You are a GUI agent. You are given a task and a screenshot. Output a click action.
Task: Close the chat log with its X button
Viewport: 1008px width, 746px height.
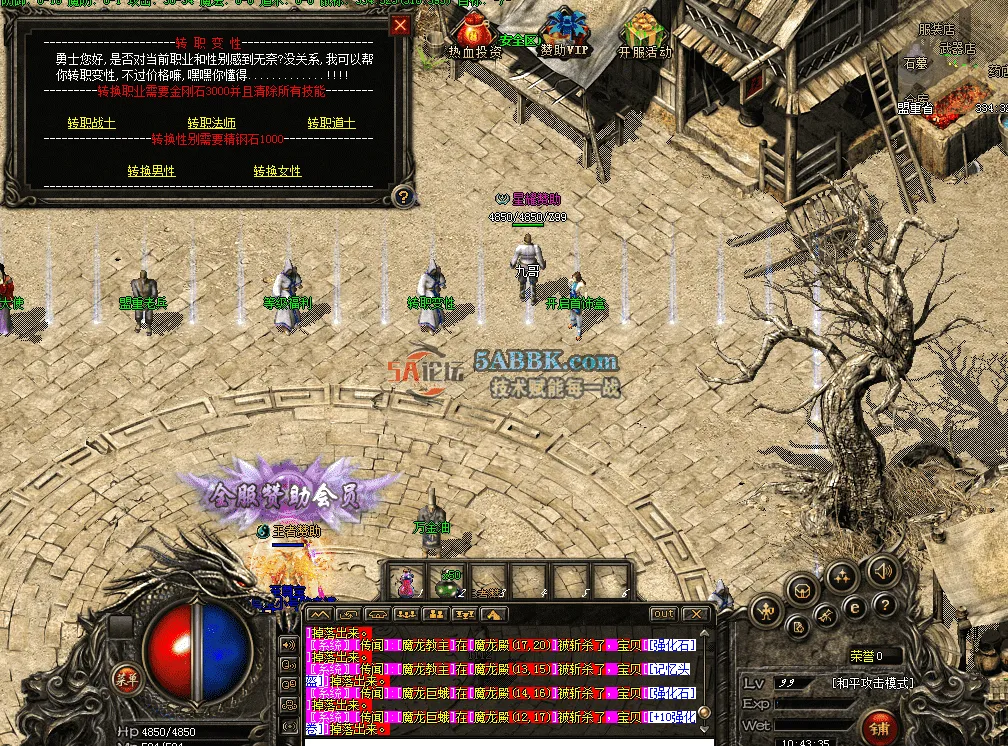tap(696, 614)
